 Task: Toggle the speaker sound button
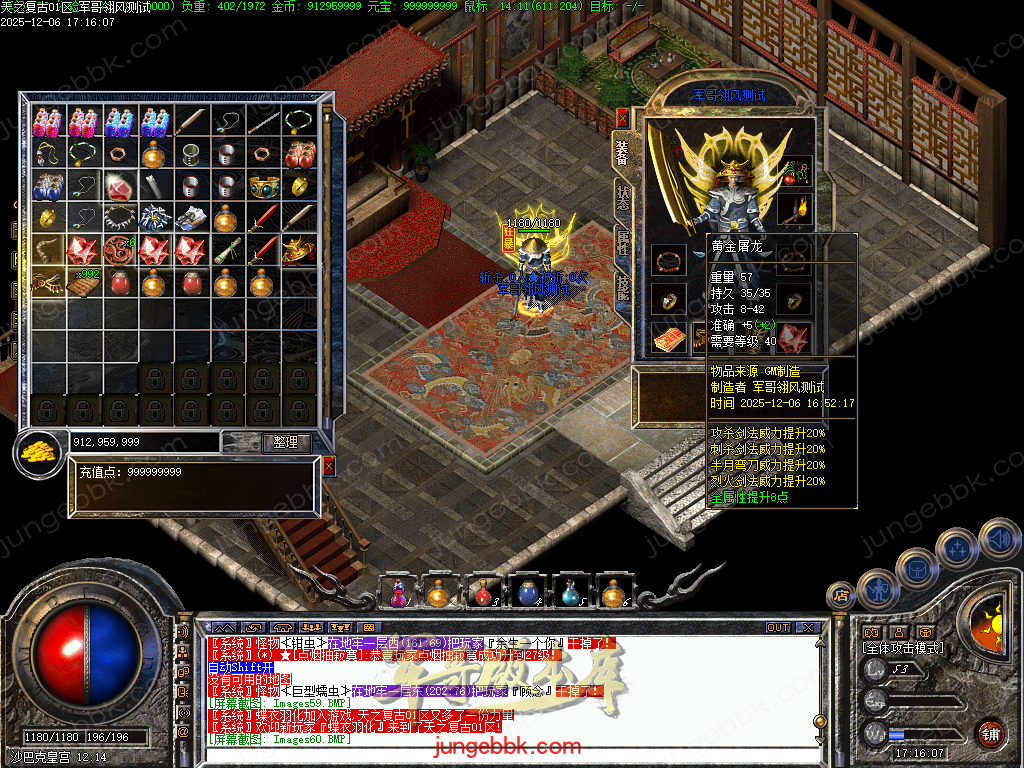[x=998, y=538]
